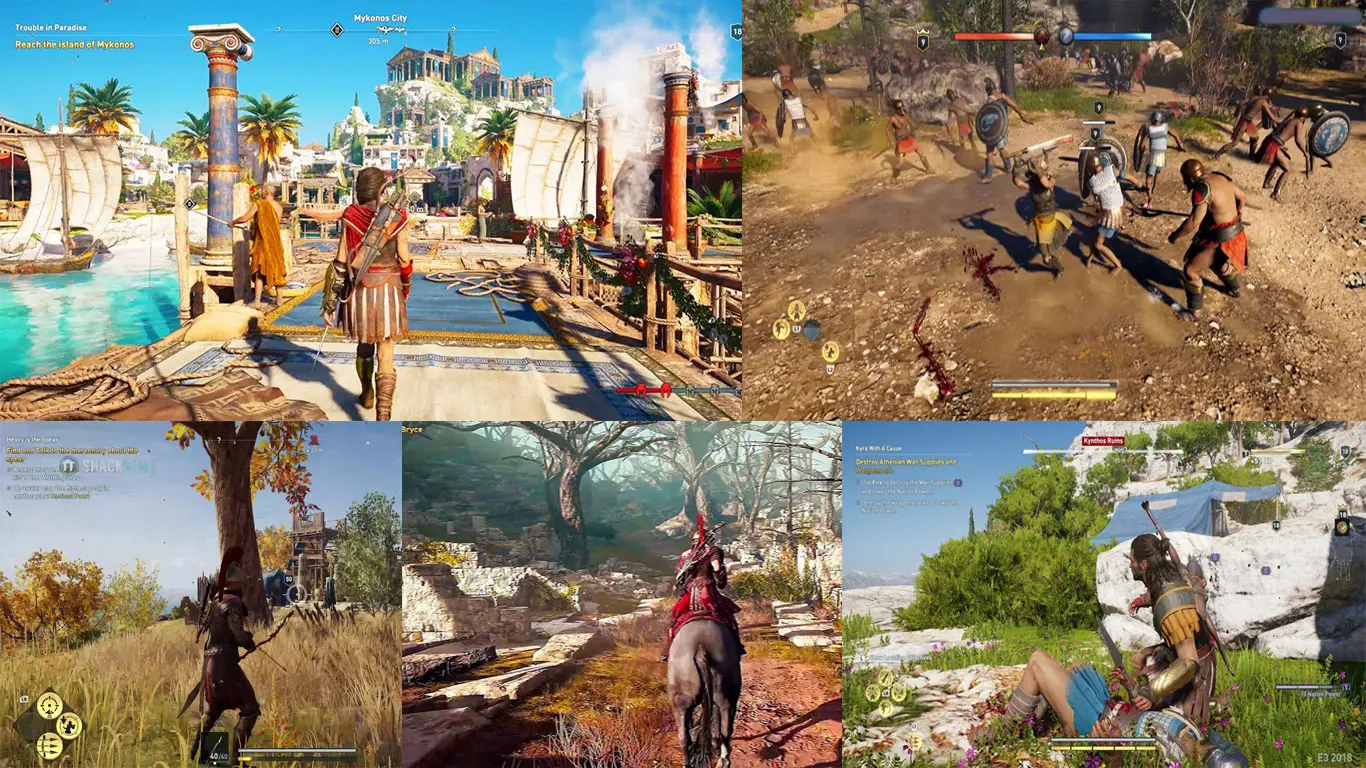Click the blue Athenian emblem on the conquest bar
This screenshot has width=1366, height=768.
(x=1066, y=37)
